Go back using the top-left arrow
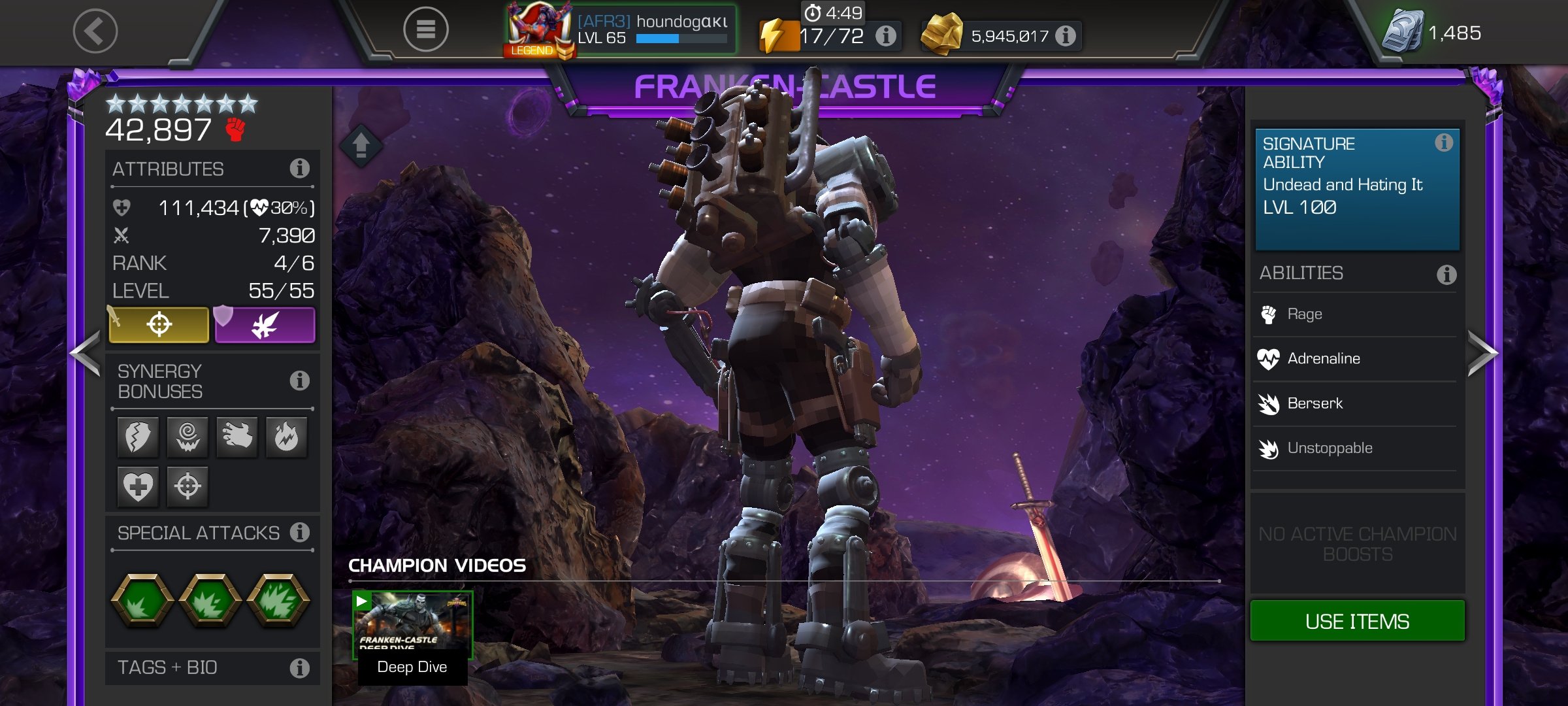 [95, 31]
